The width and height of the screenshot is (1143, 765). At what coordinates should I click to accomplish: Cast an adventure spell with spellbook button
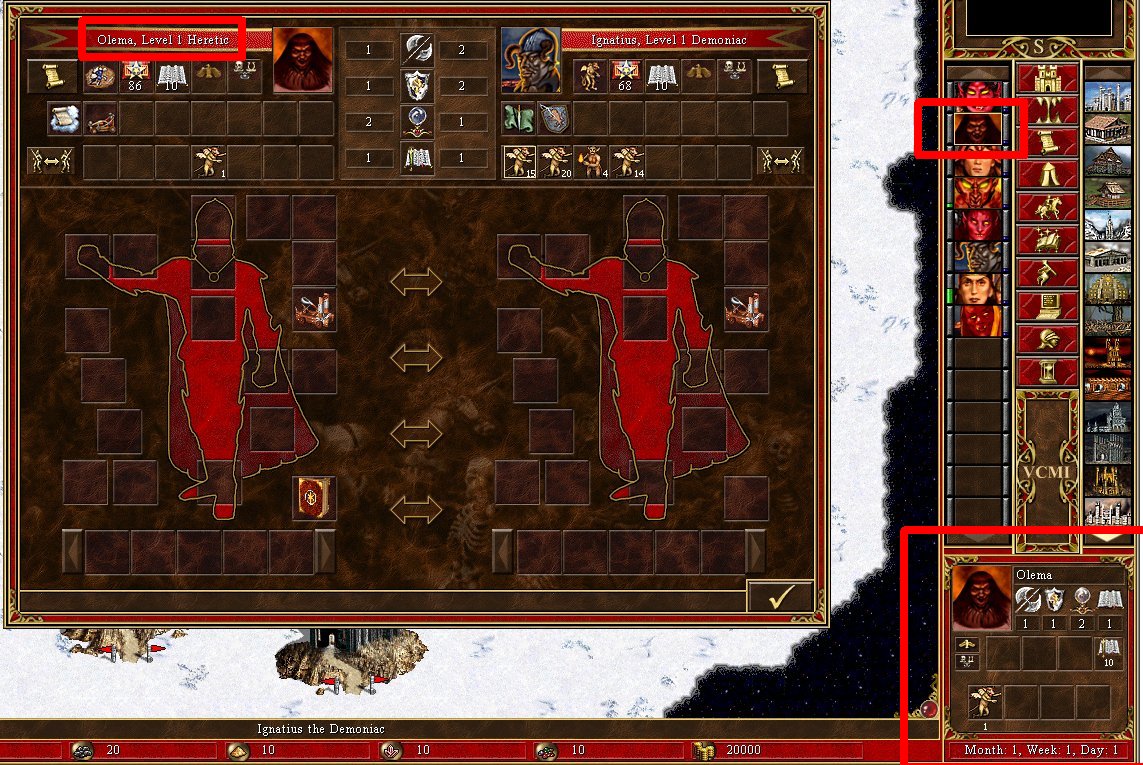coord(1047,241)
